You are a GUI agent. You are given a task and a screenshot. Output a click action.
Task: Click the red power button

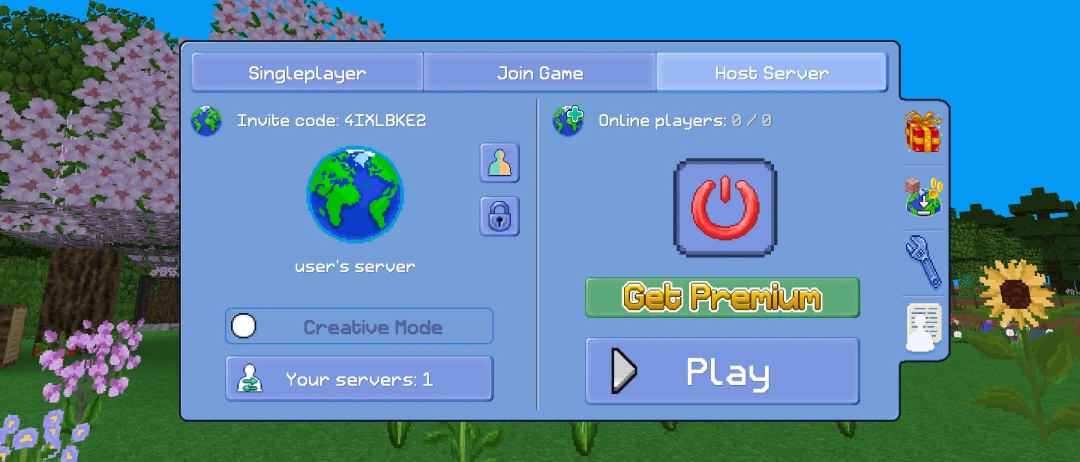click(725, 206)
